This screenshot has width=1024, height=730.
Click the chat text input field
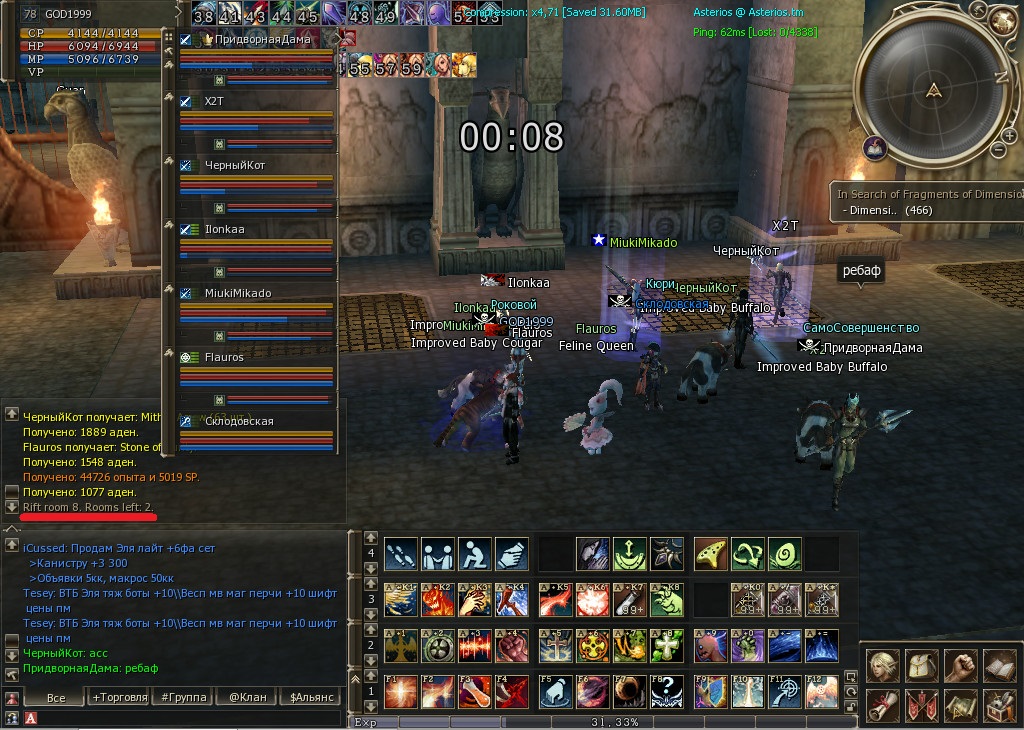click(x=180, y=717)
